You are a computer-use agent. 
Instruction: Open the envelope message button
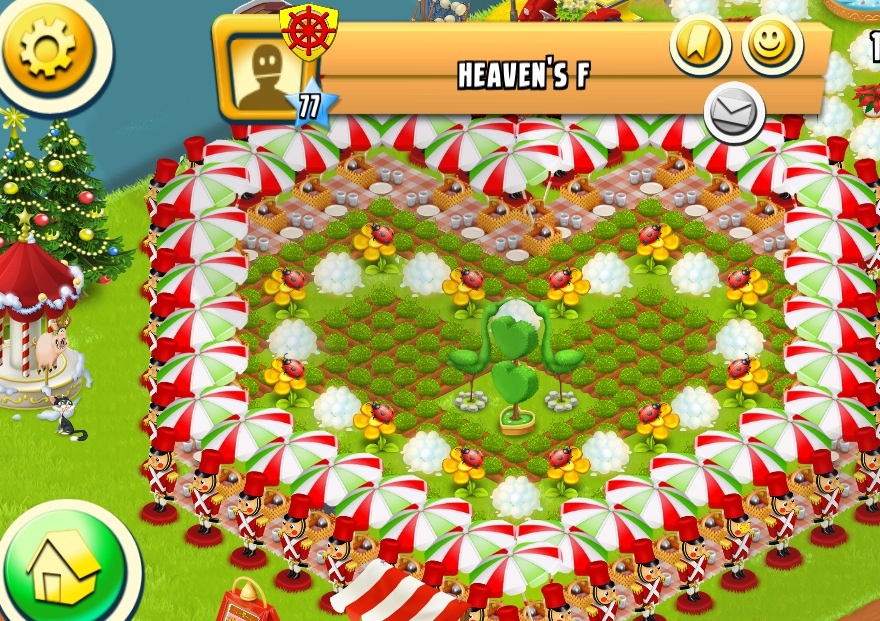coord(734,112)
